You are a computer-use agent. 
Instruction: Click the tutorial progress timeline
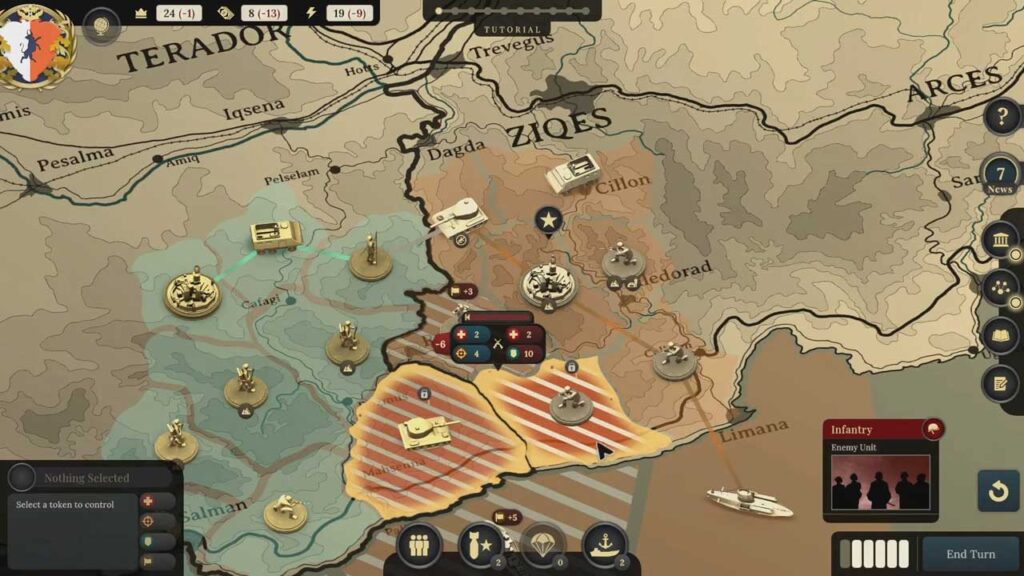511,11
